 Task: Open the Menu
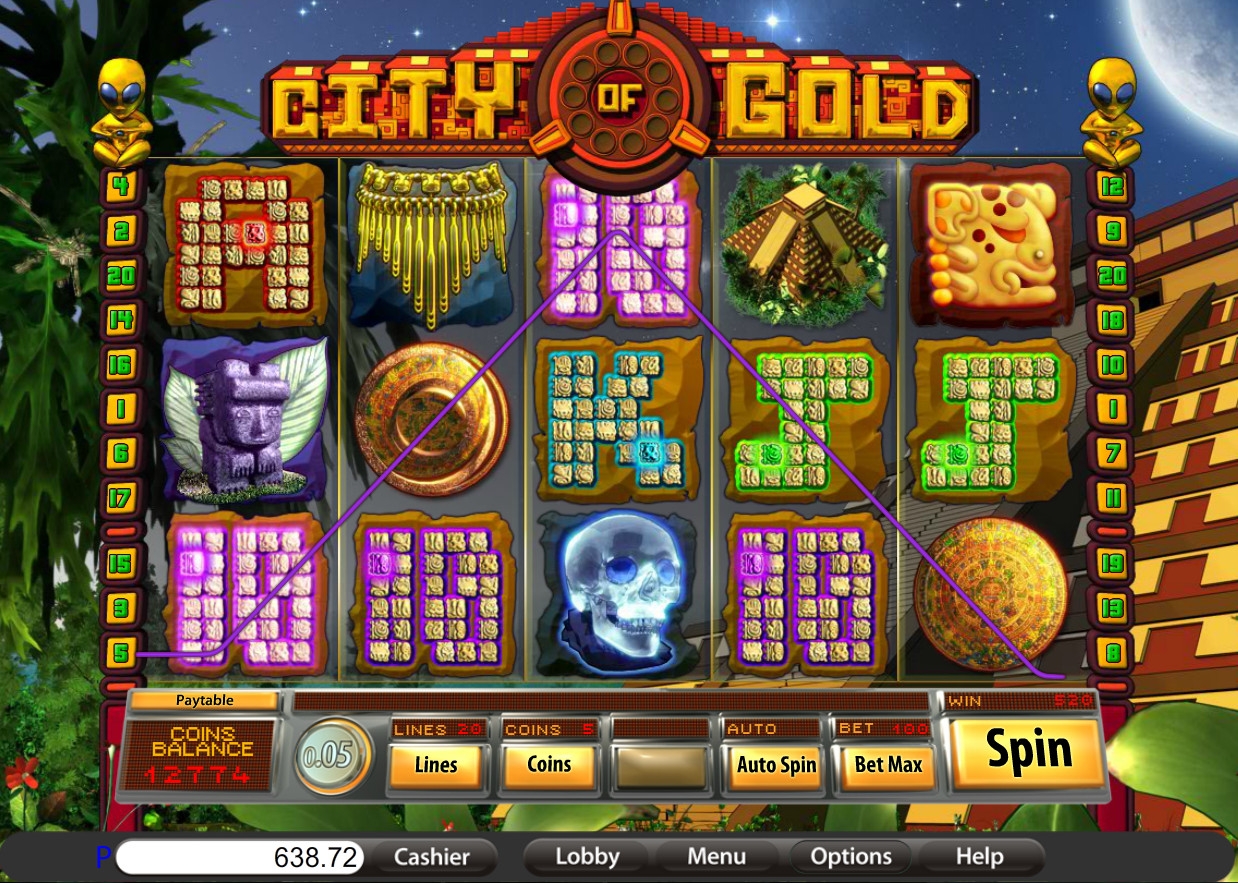tap(716, 857)
